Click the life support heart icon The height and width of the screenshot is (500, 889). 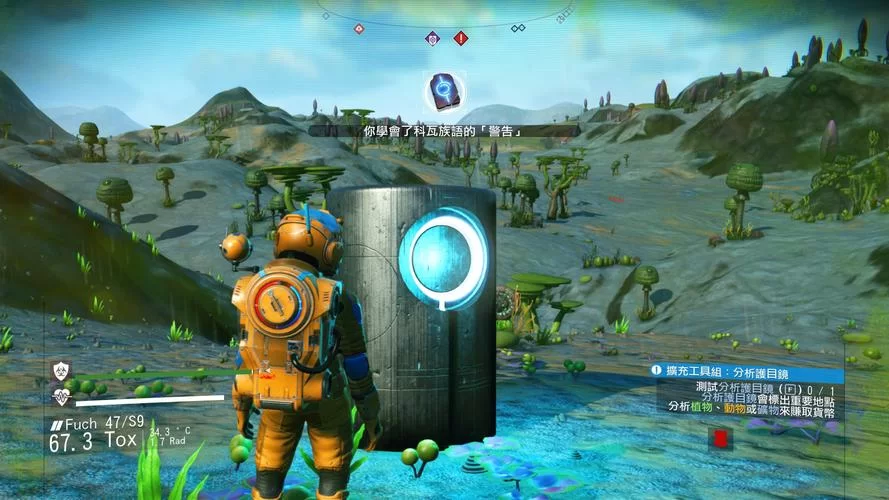tap(62, 397)
